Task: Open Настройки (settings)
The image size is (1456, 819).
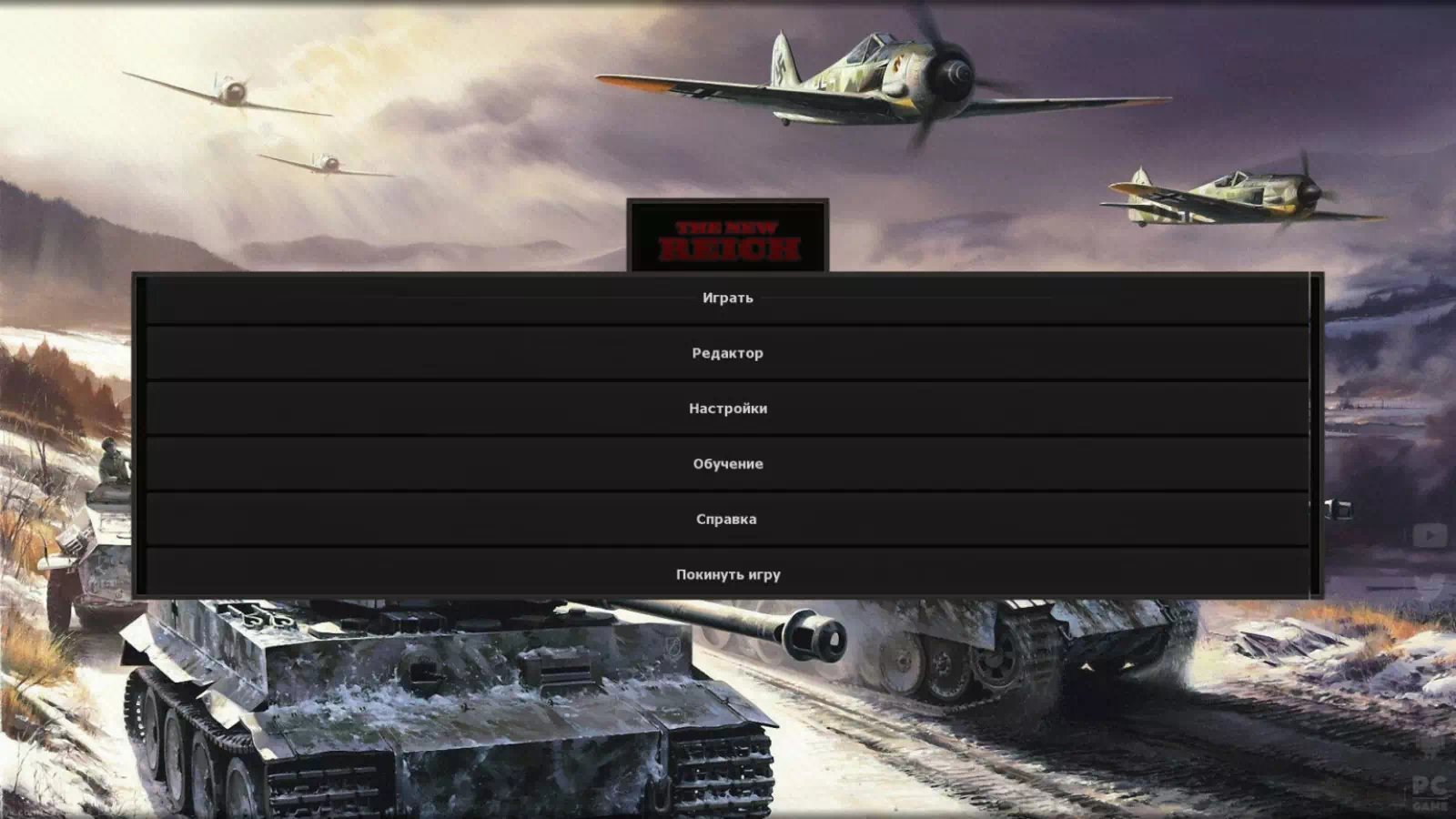Action: (x=727, y=409)
